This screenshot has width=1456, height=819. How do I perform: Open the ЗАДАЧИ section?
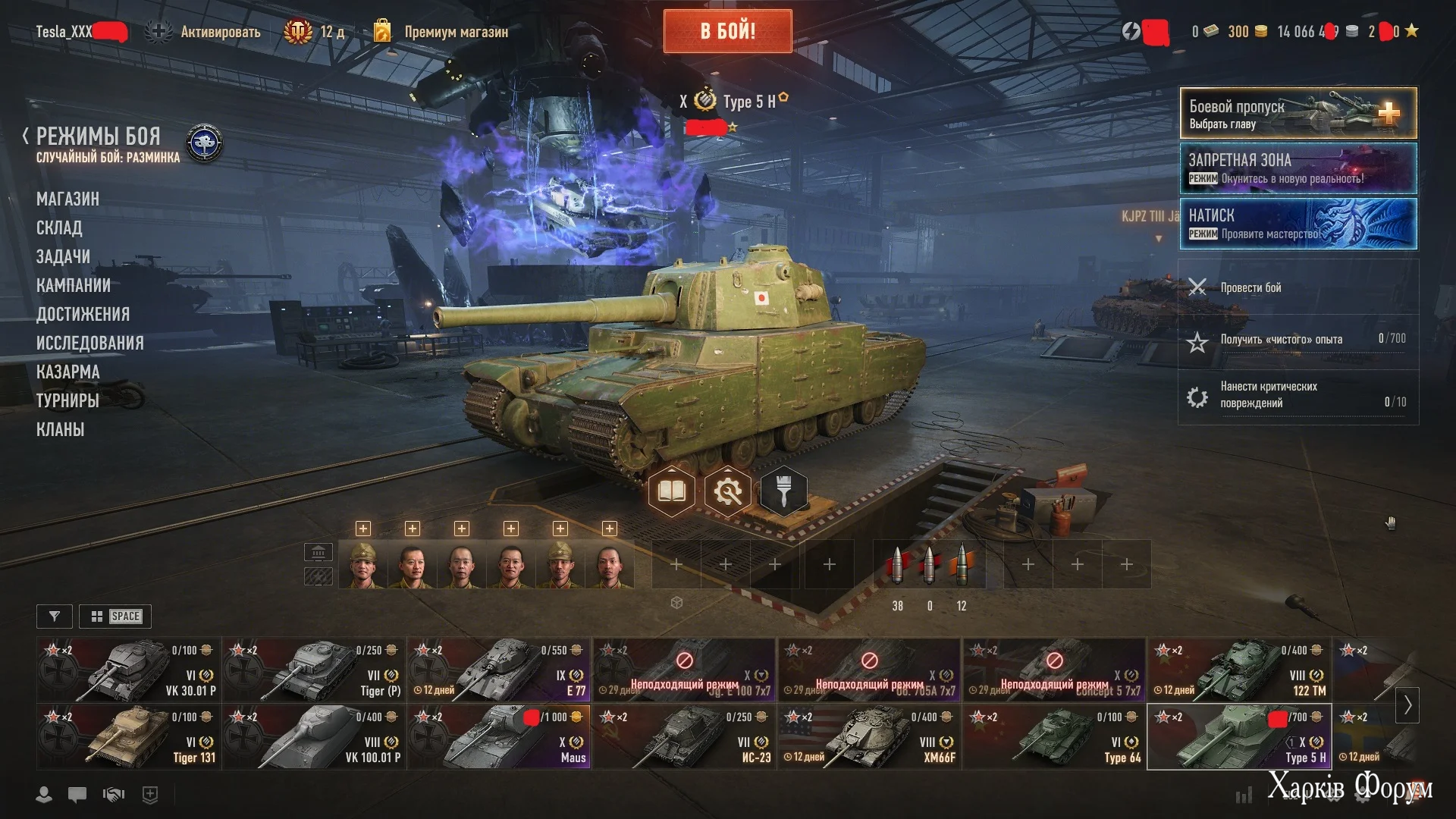click(63, 256)
